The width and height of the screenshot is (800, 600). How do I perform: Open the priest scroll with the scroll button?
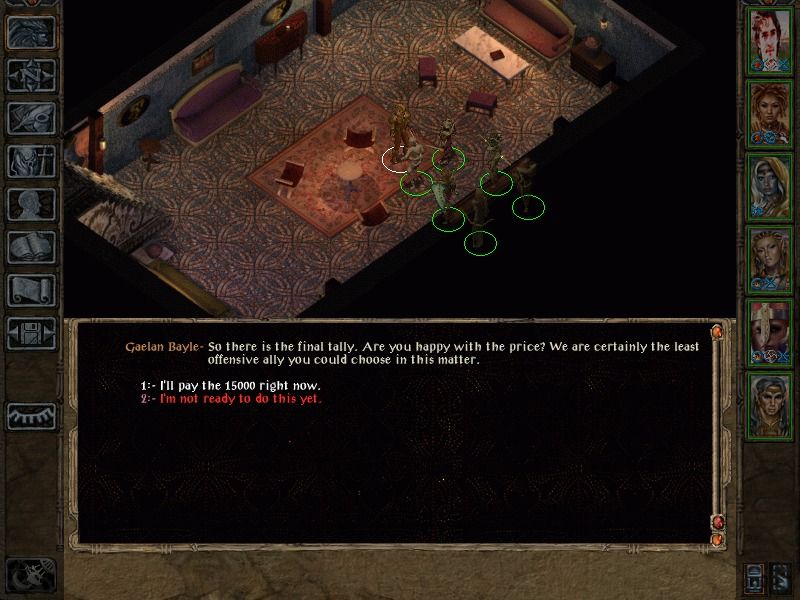coord(31,290)
